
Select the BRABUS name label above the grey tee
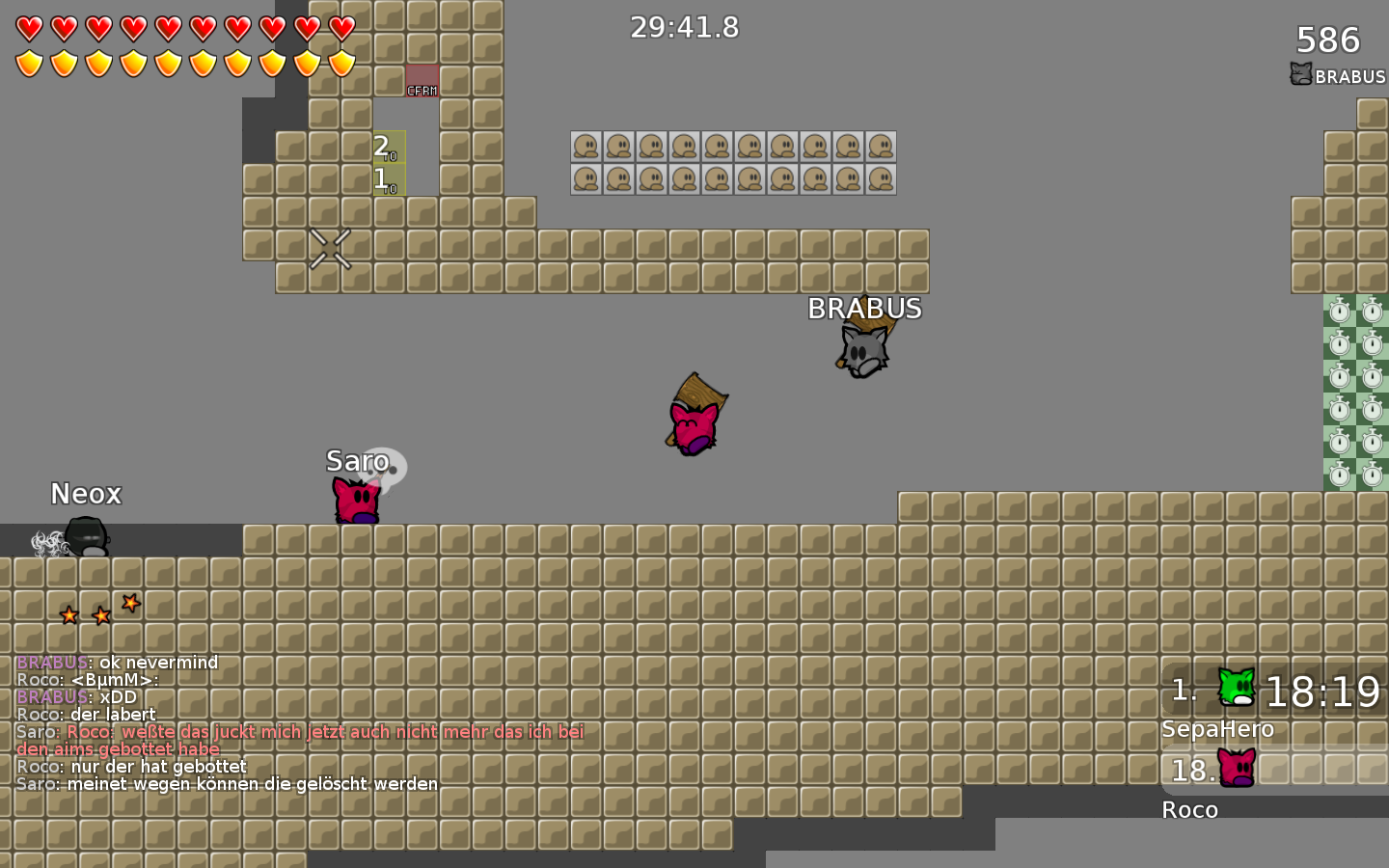click(864, 310)
